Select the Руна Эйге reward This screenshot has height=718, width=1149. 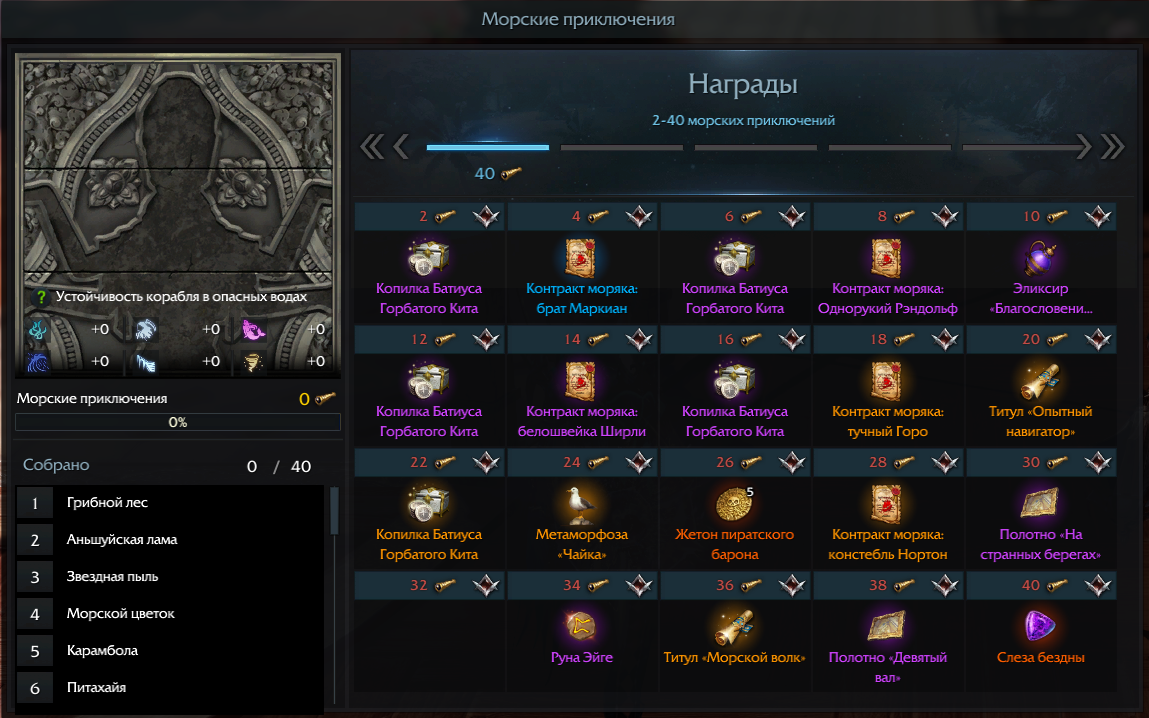(582, 626)
